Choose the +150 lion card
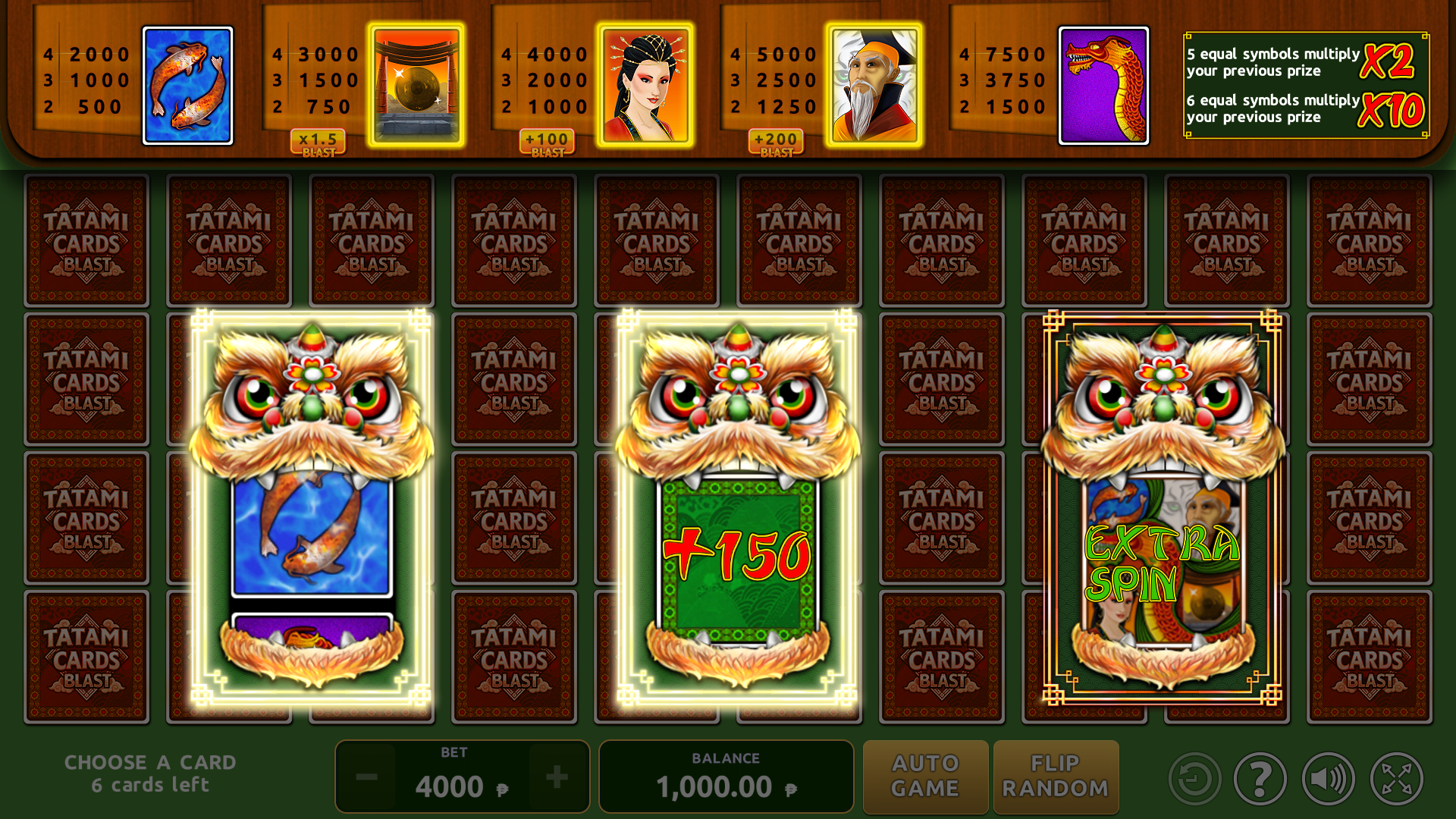This screenshot has height=819, width=1456. click(x=737, y=507)
